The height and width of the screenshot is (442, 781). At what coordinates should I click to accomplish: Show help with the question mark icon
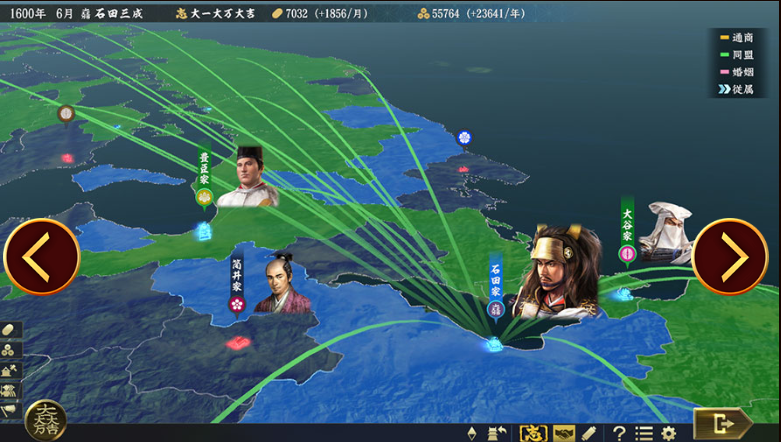coord(620,433)
